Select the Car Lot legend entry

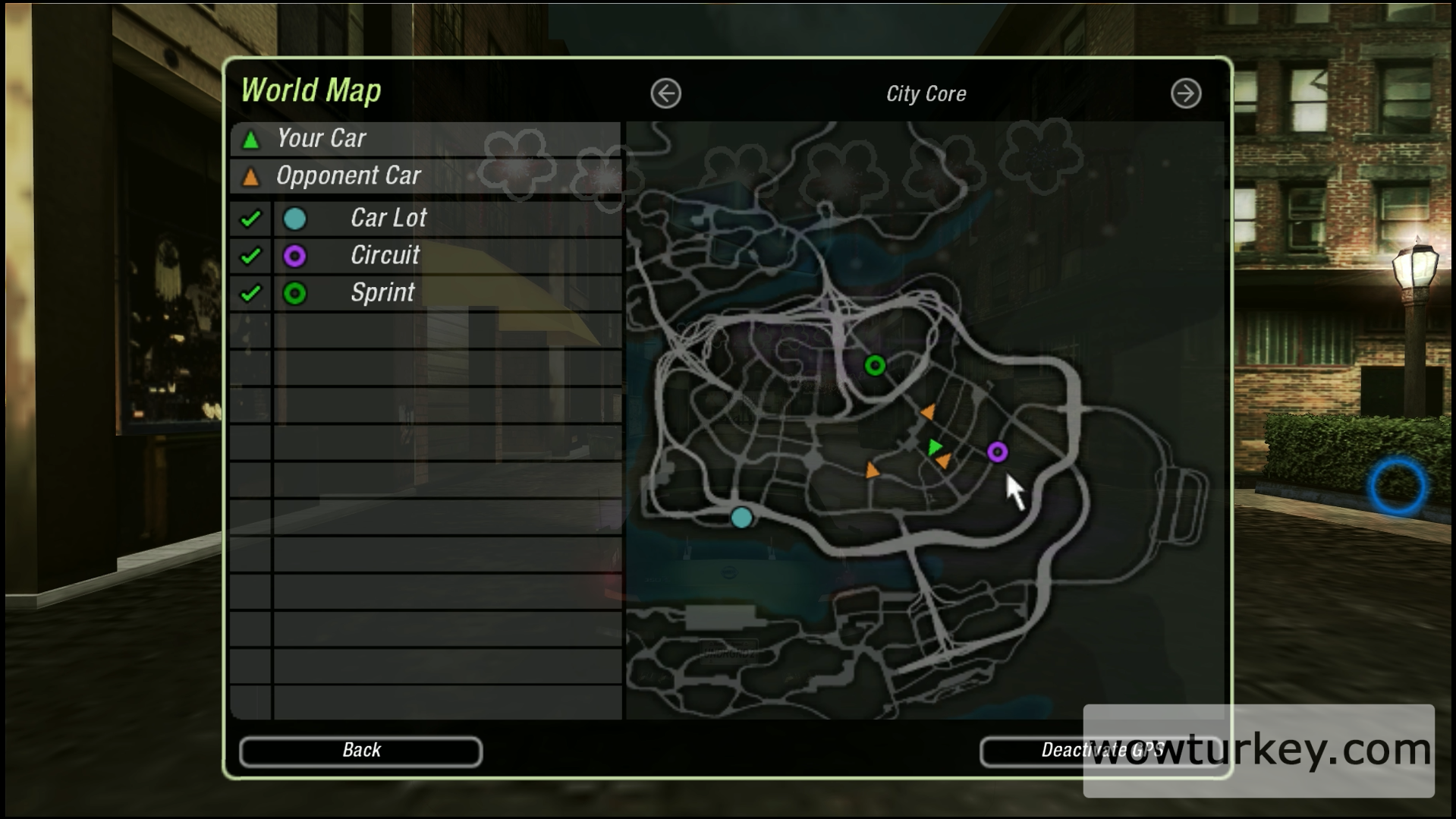(x=388, y=219)
